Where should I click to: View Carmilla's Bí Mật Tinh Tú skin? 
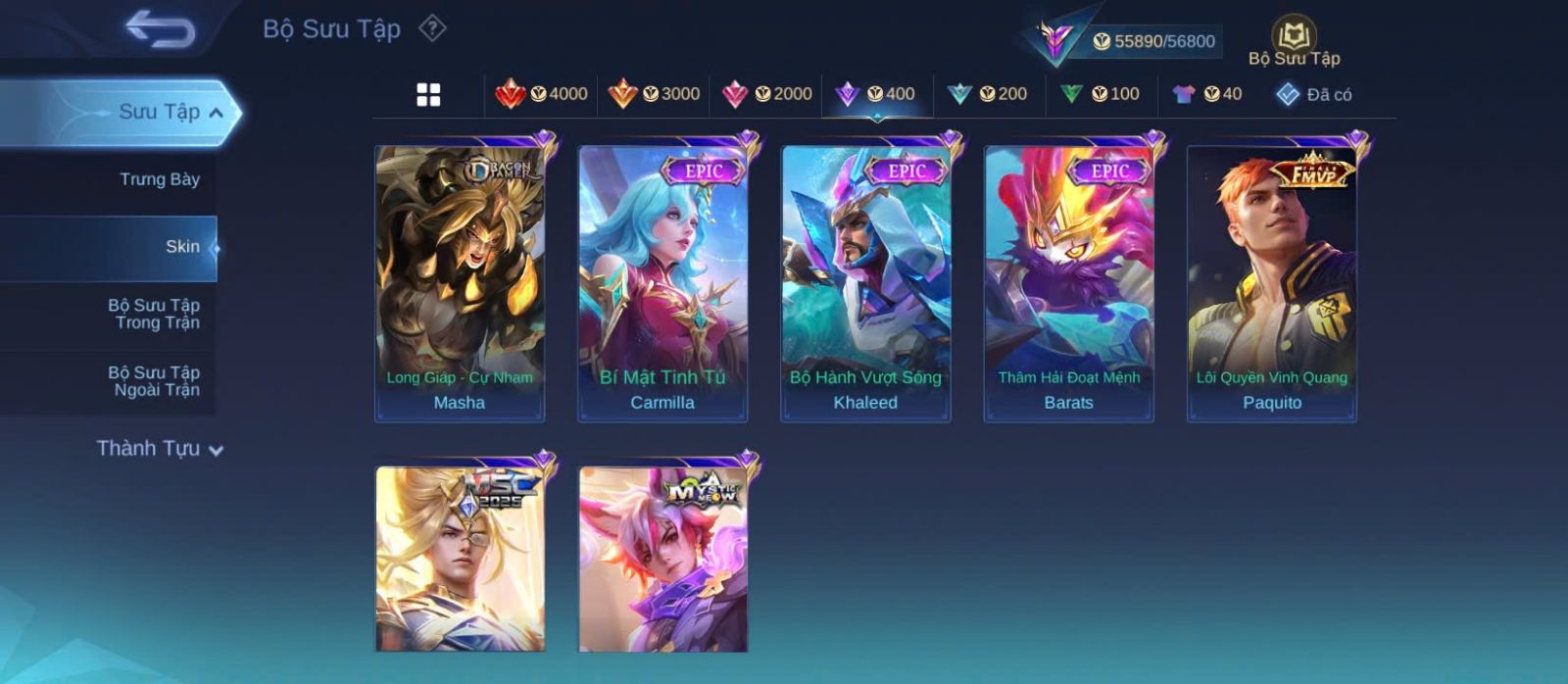pyautogui.click(x=662, y=284)
